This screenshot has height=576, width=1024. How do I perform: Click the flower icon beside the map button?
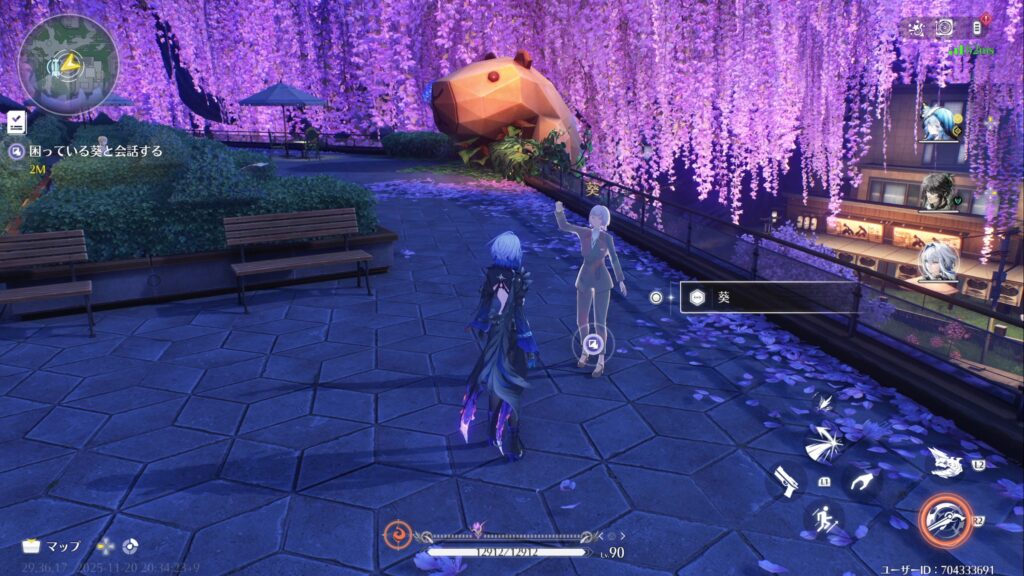click(106, 546)
